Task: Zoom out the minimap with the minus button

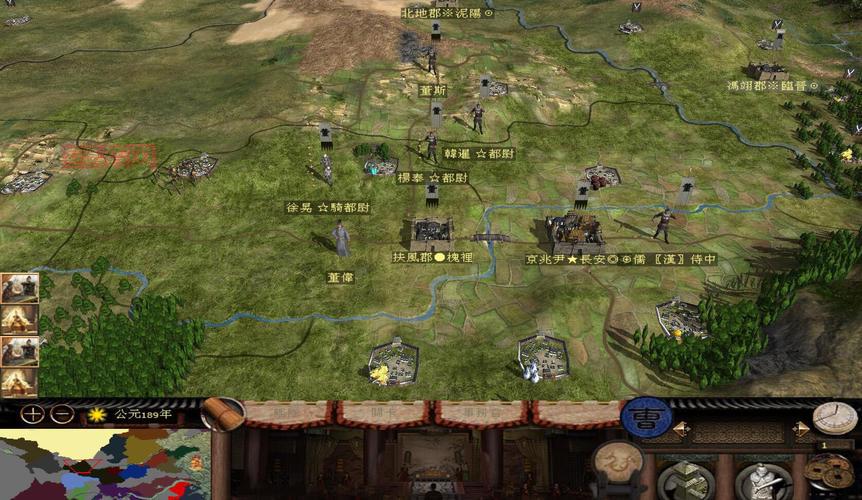Action: [62, 413]
